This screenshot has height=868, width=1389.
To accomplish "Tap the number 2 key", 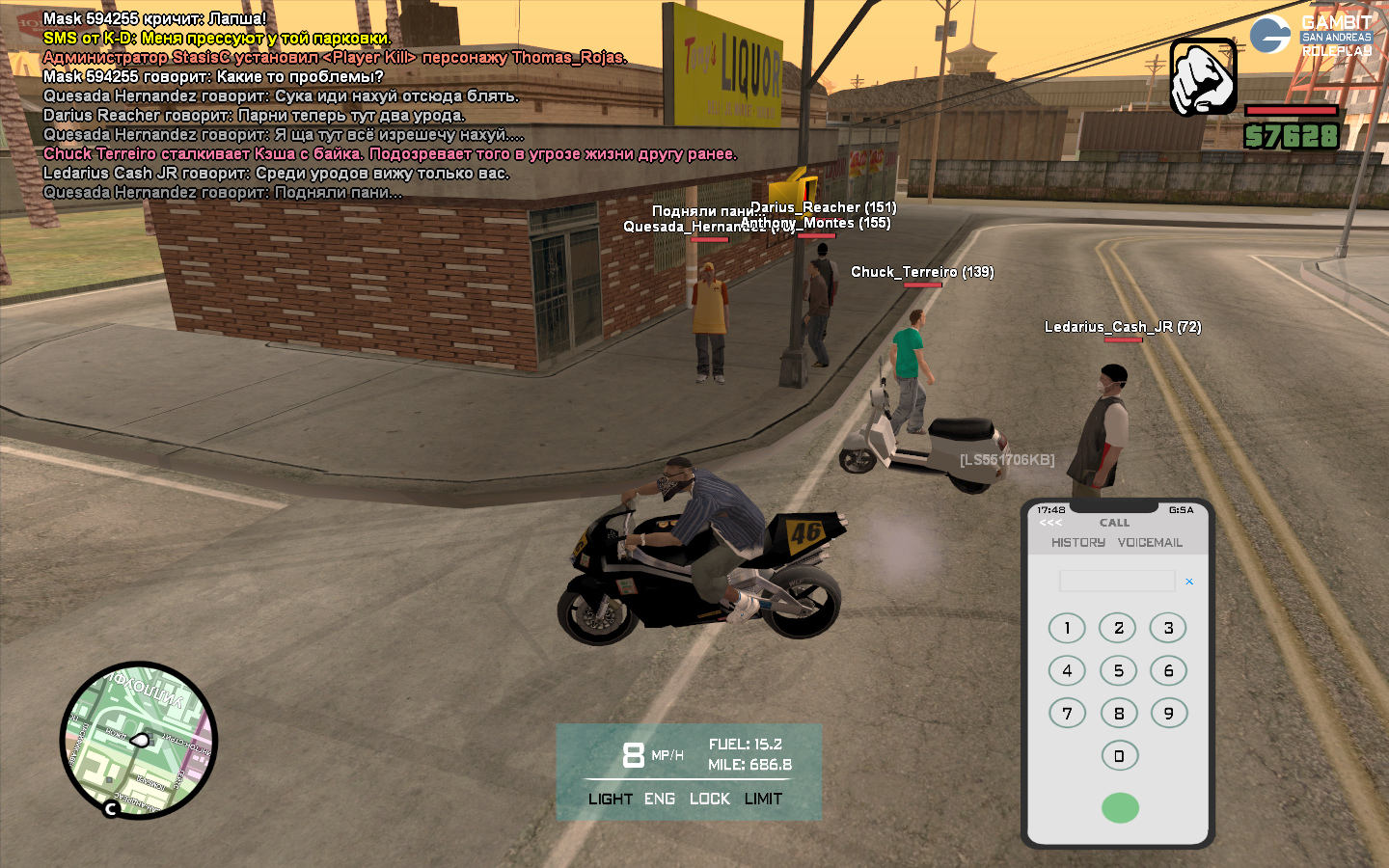I will [1118, 628].
